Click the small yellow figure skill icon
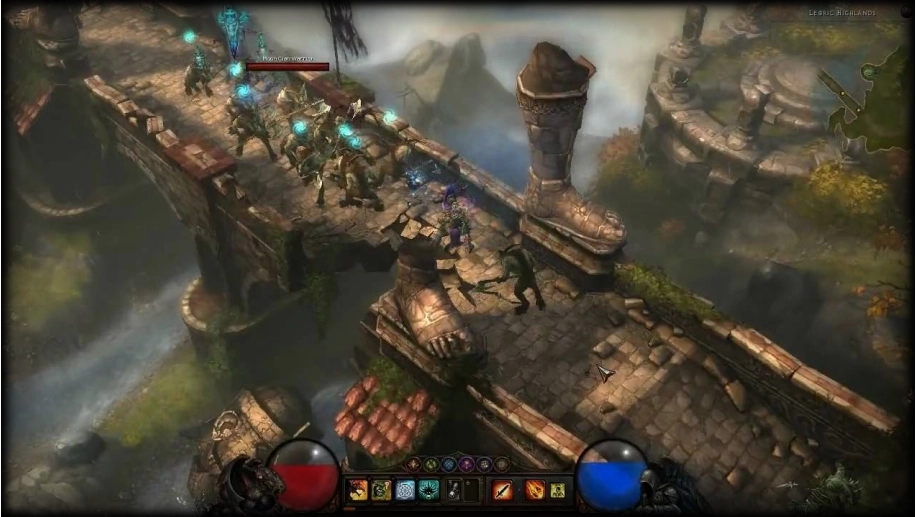The width and height of the screenshot is (916, 517). 558,490
